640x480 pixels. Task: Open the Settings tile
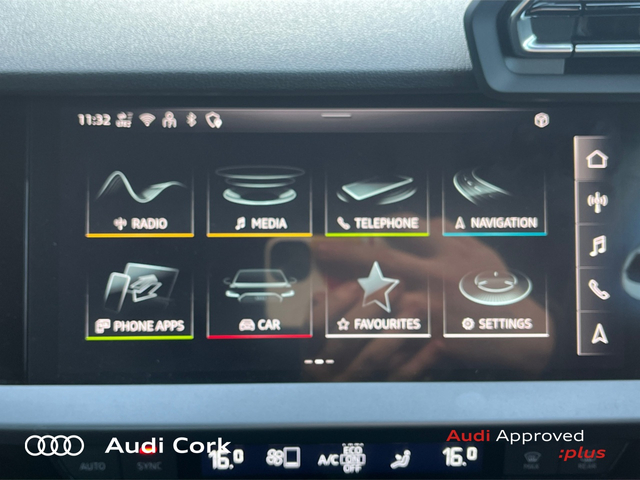click(x=494, y=302)
